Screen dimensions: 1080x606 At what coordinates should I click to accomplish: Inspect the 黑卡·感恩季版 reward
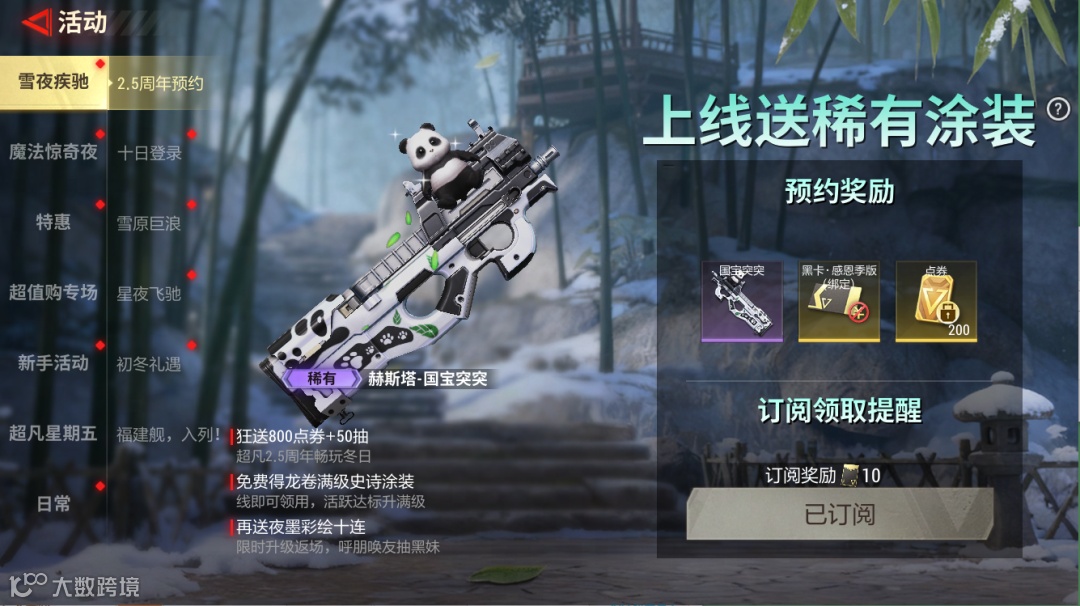[x=839, y=301]
